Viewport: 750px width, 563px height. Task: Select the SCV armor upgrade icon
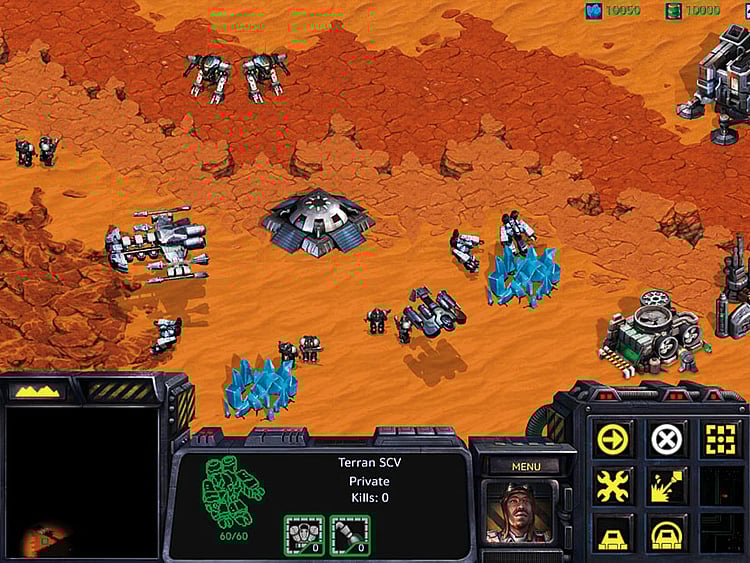[x=304, y=535]
